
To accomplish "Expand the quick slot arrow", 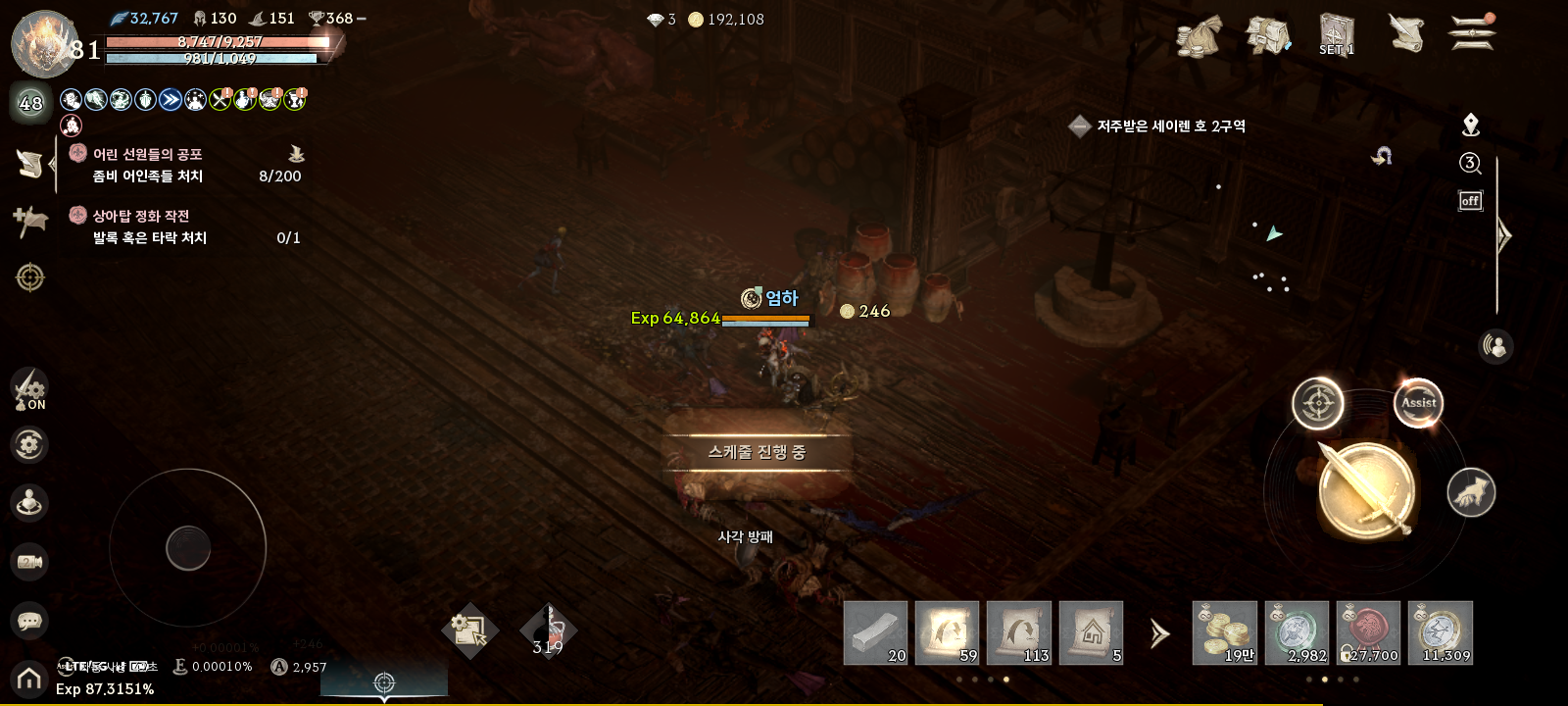I will (1159, 633).
